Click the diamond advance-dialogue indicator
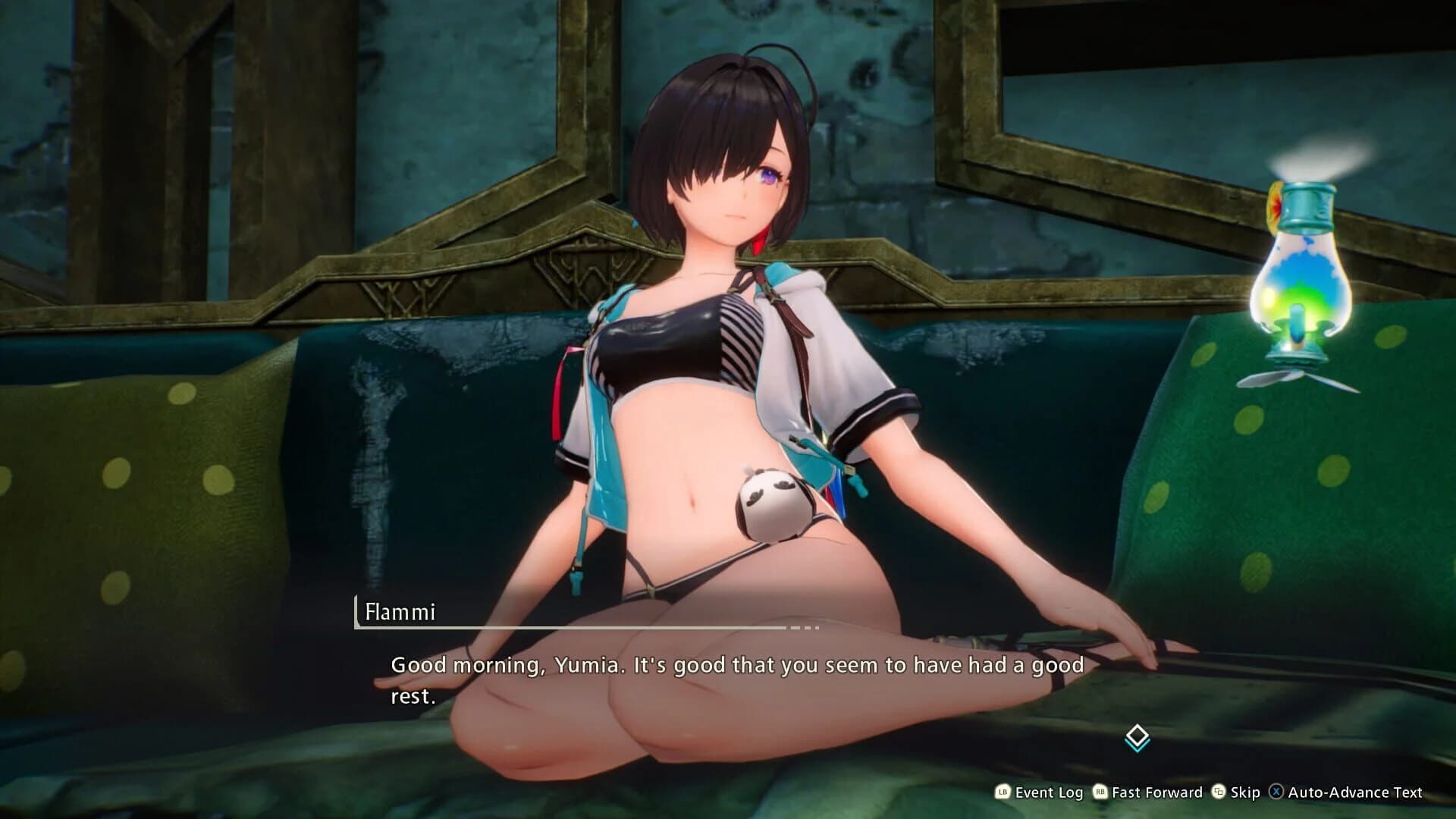 tap(1136, 733)
